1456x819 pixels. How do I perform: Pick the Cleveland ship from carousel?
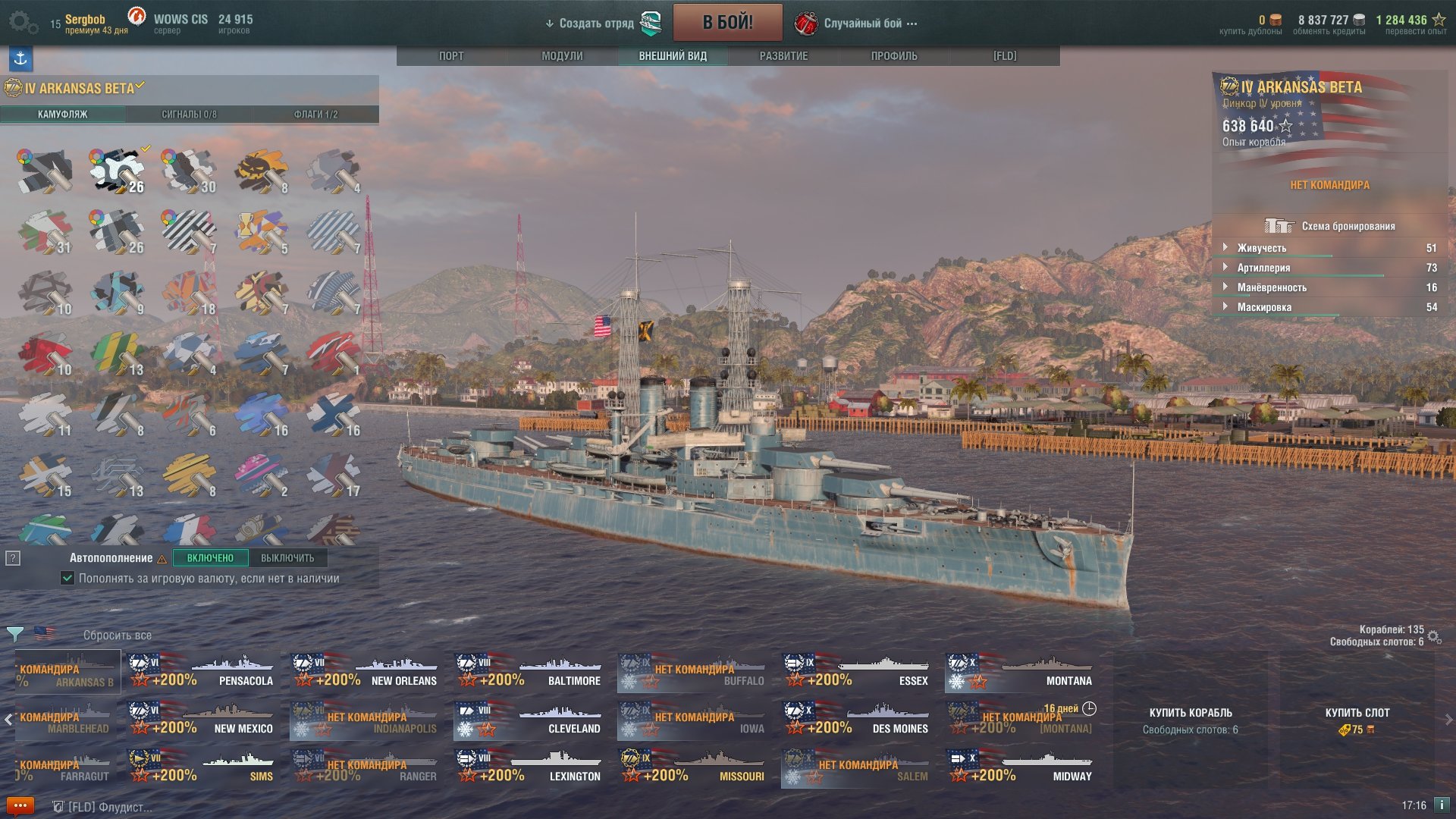529,720
